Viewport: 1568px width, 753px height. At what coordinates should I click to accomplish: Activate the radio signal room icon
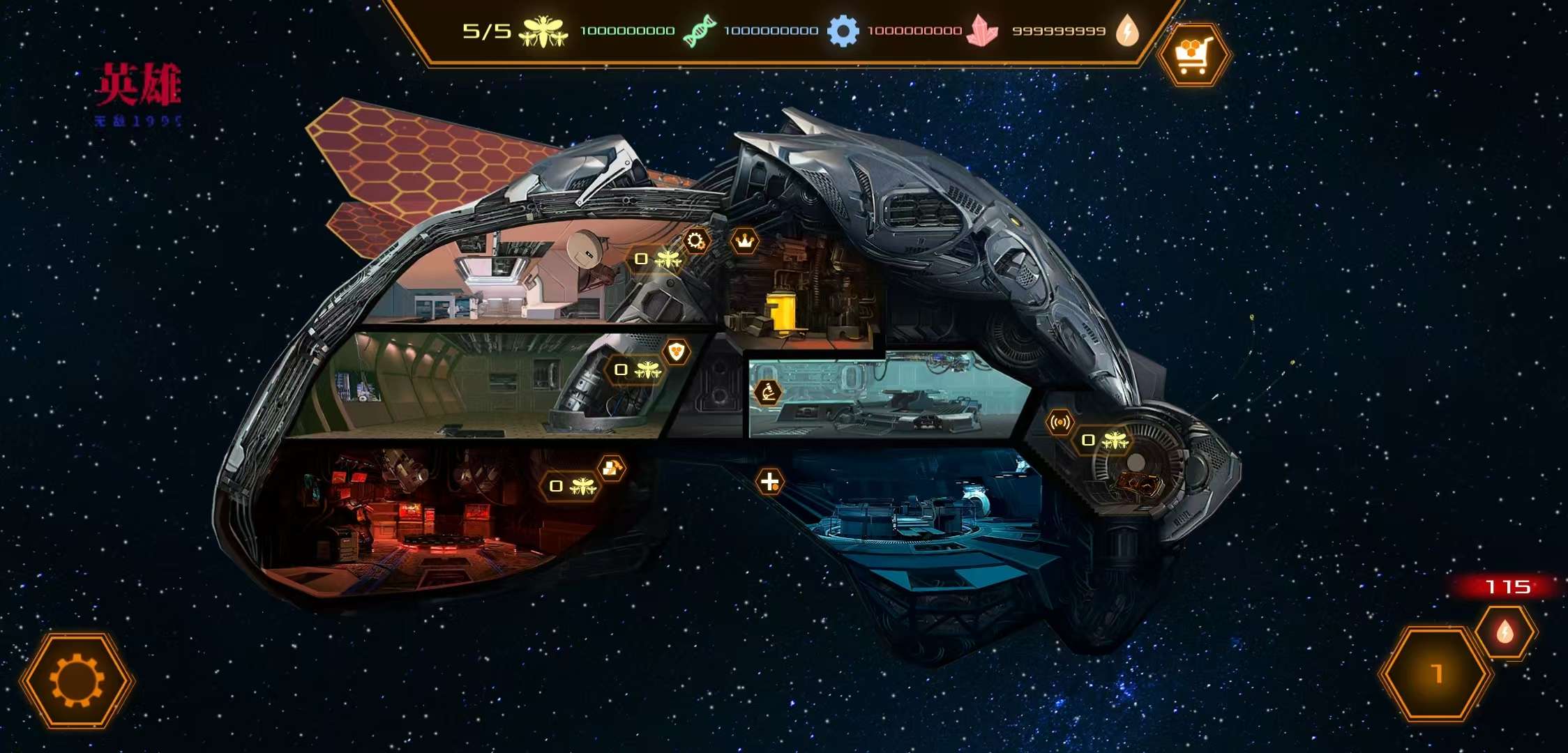[x=1060, y=423]
